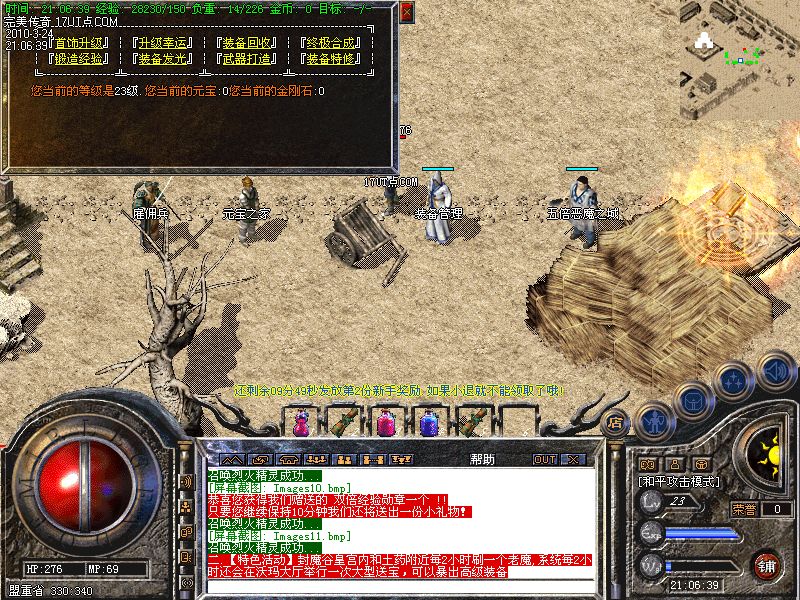800x600 pixels.
Task: Open the 店 shop button
Action: pos(616,422)
